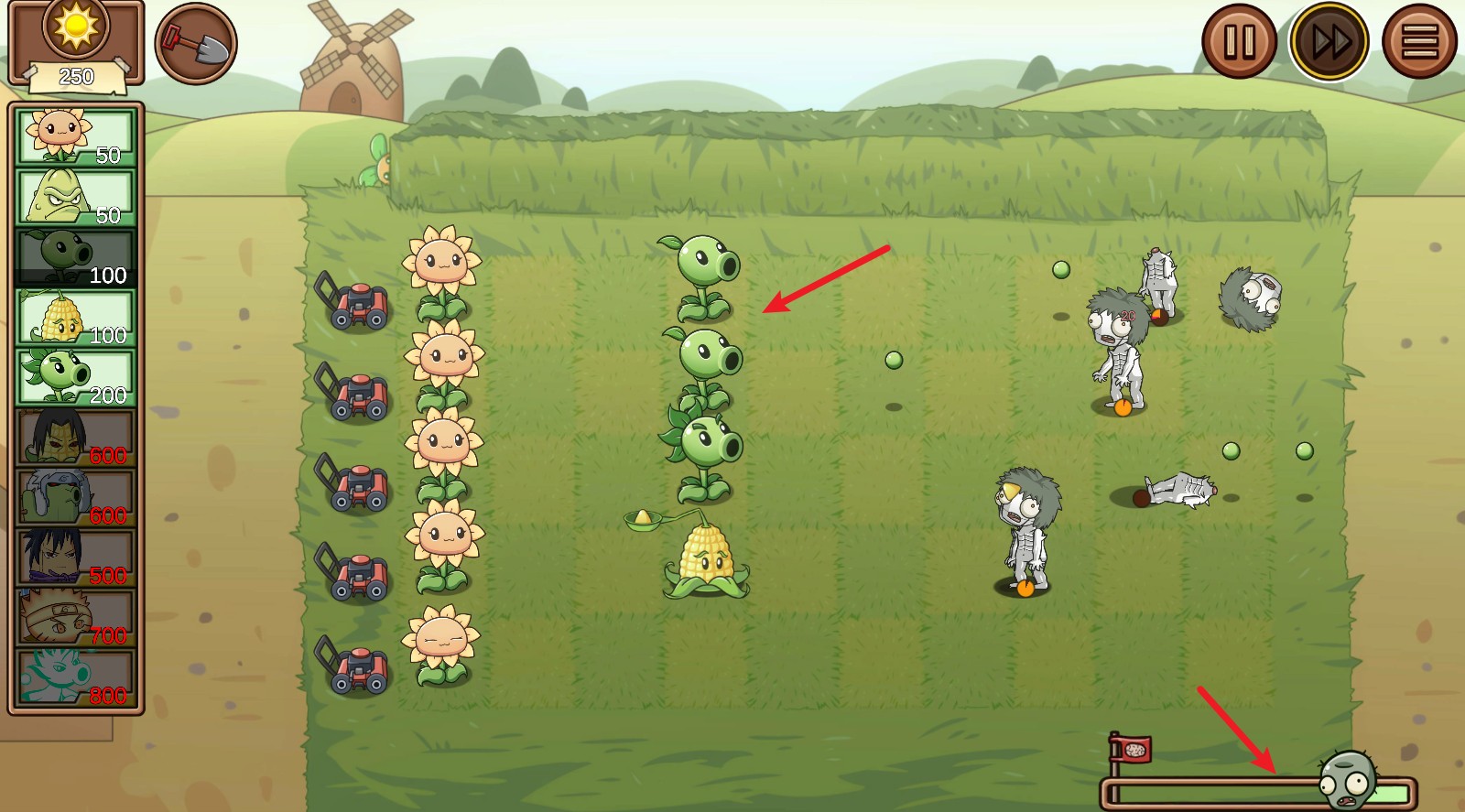Select the Sasuke card costing 500

(73, 556)
